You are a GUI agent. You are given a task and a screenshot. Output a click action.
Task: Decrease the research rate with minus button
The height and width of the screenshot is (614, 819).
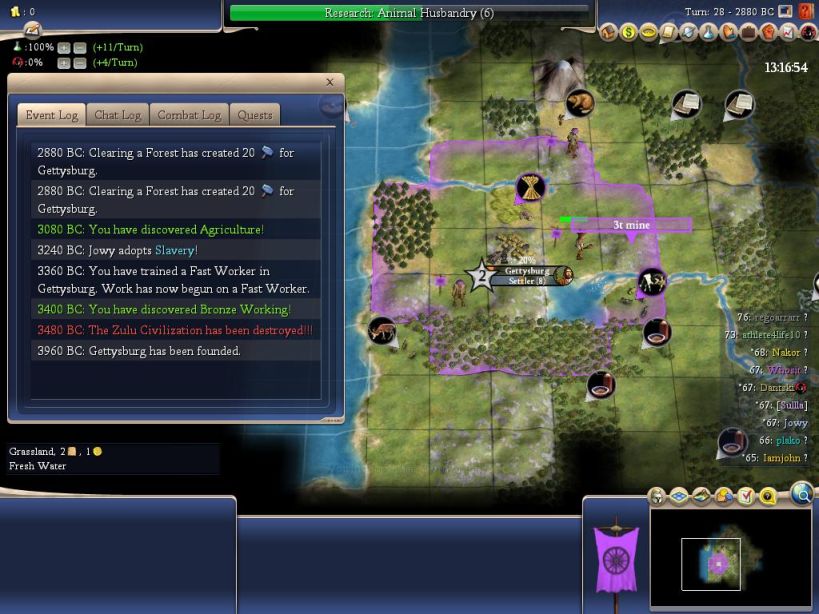[x=79, y=47]
